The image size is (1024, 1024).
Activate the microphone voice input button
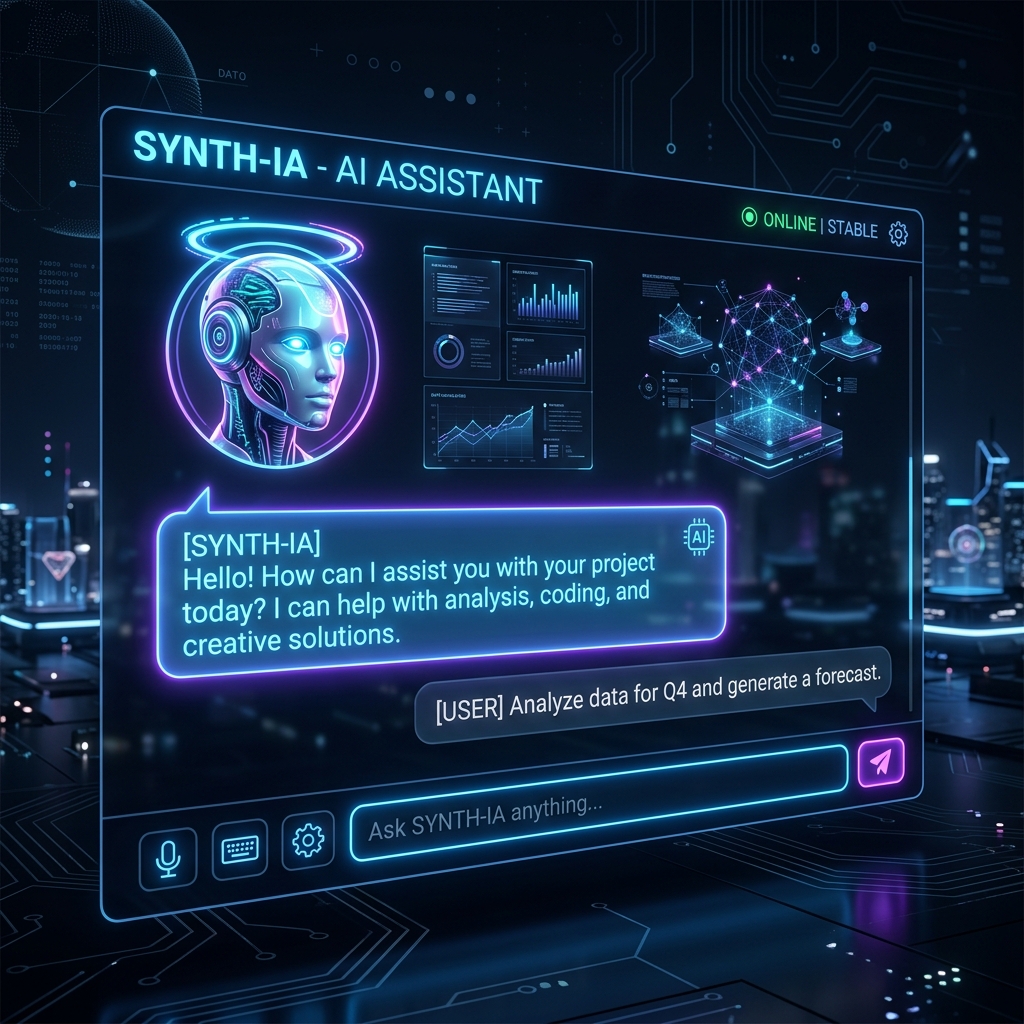[x=168, y=858]
